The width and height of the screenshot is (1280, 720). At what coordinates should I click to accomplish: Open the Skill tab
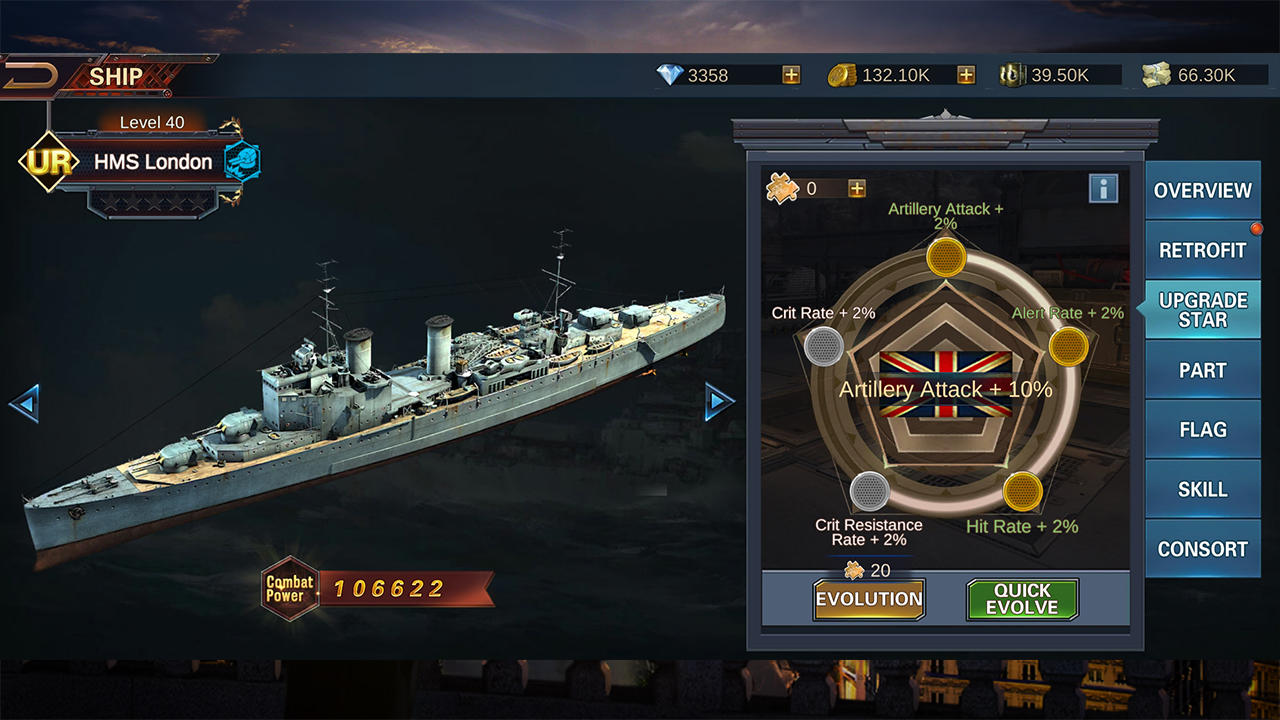point(1202,490)
